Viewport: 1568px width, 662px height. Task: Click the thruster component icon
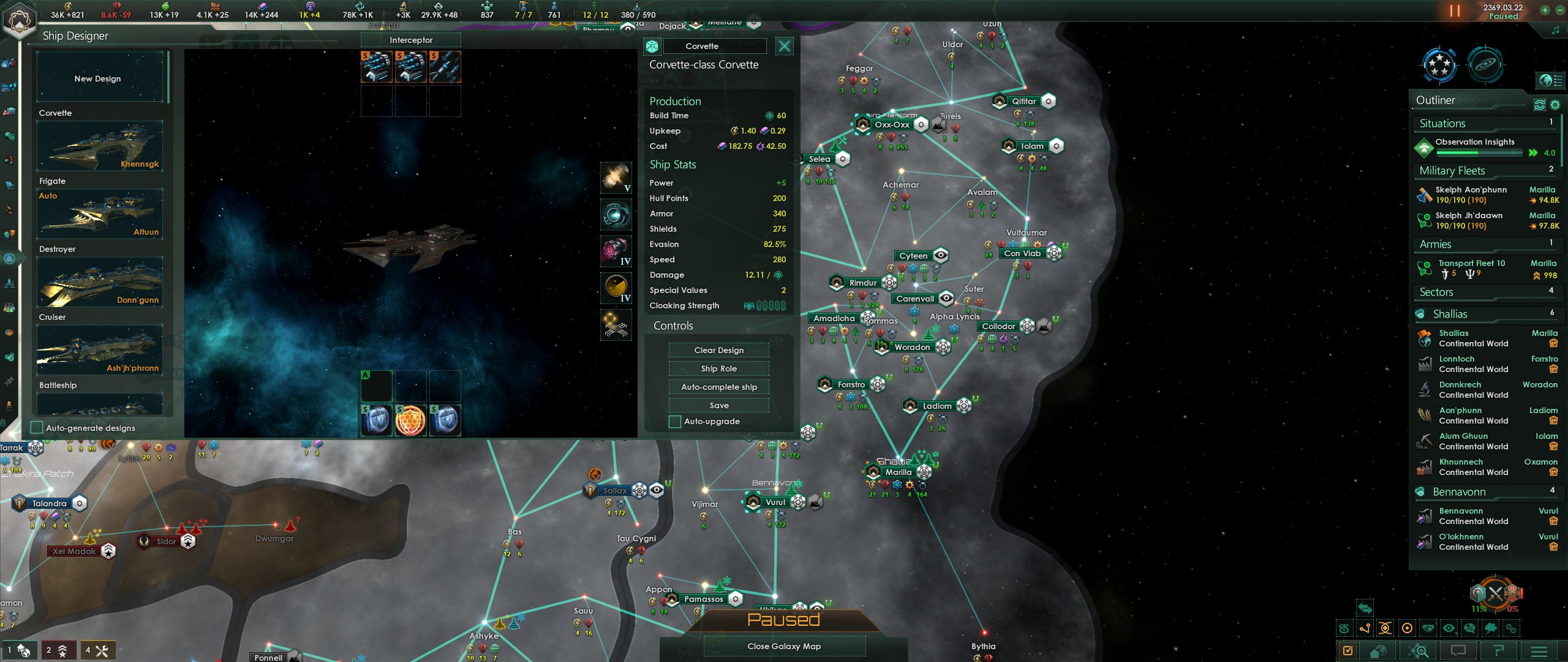[x=616, y=251]
